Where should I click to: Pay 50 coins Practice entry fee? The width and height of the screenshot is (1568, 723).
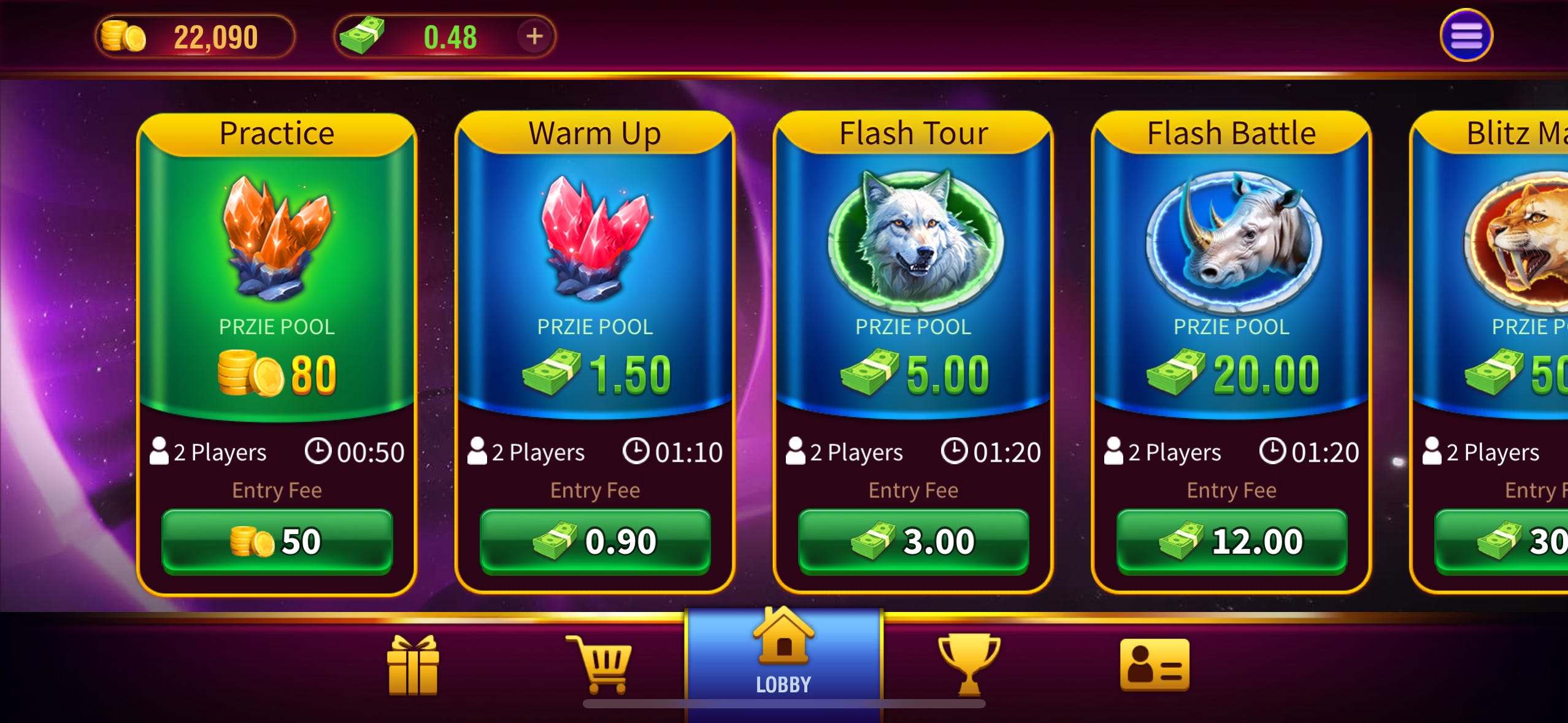point(277,540)
